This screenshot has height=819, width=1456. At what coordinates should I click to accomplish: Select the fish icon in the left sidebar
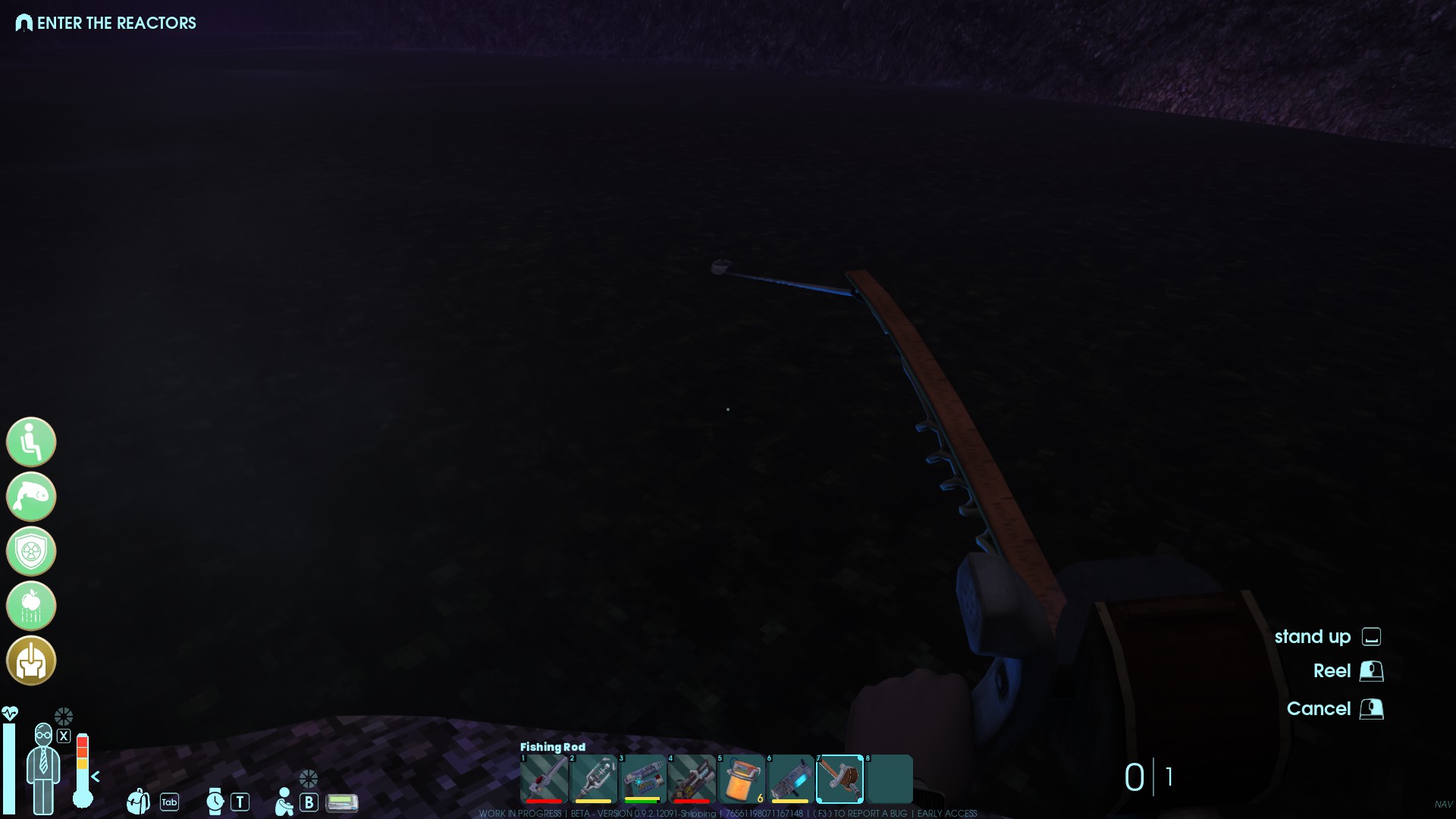pyautogui.click(x=31, y=497)
